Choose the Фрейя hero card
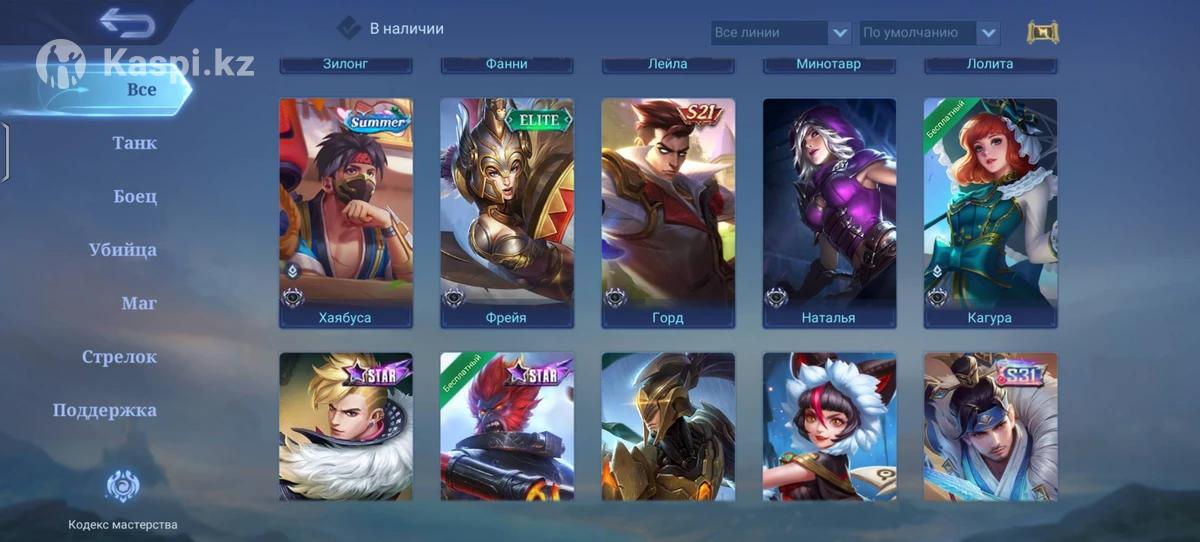Viewport: 1200px width, 542px height. point(507,212)
